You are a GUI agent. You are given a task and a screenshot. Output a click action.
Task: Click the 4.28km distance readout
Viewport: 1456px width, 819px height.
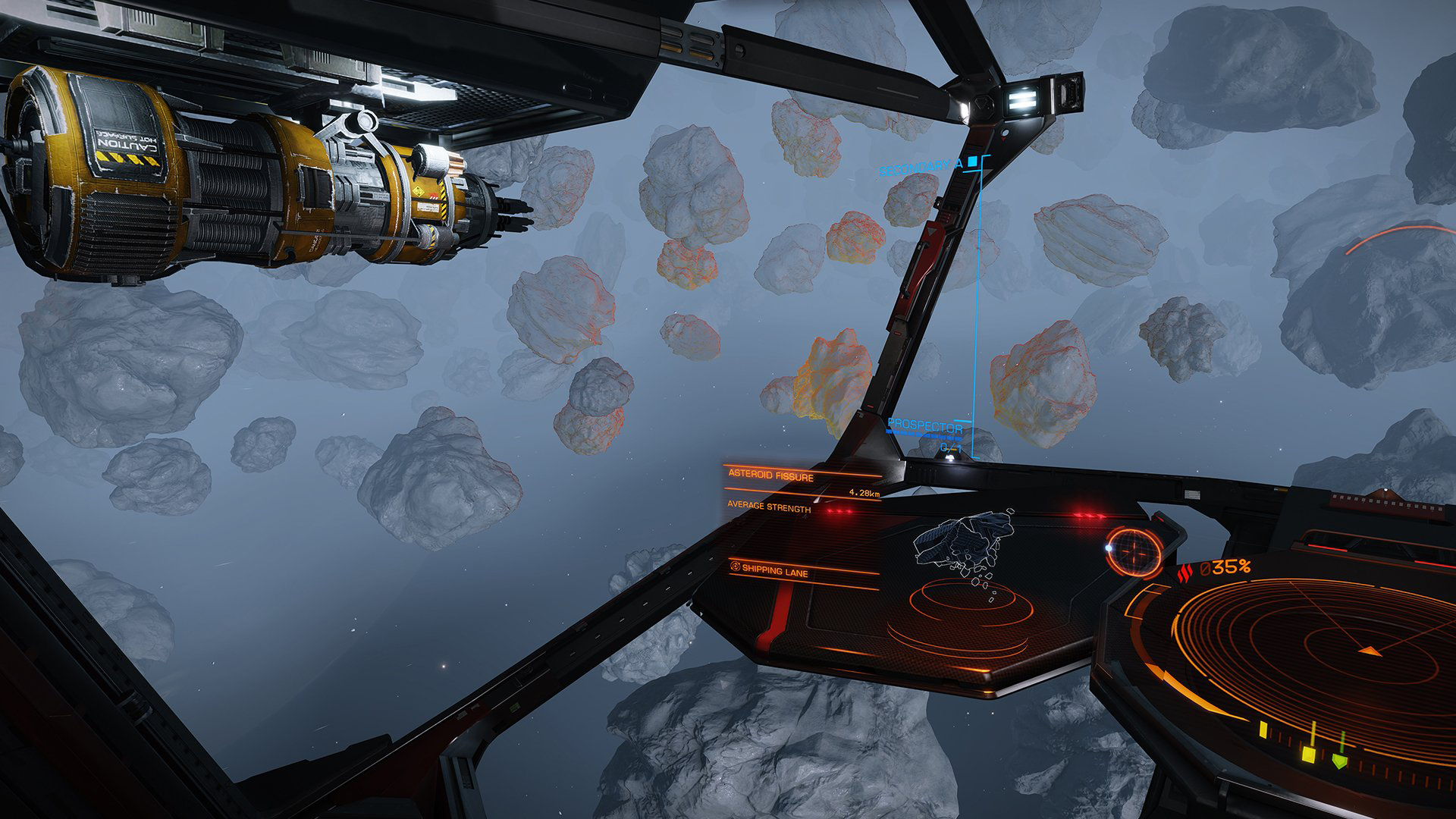click(x=864, y=493)
